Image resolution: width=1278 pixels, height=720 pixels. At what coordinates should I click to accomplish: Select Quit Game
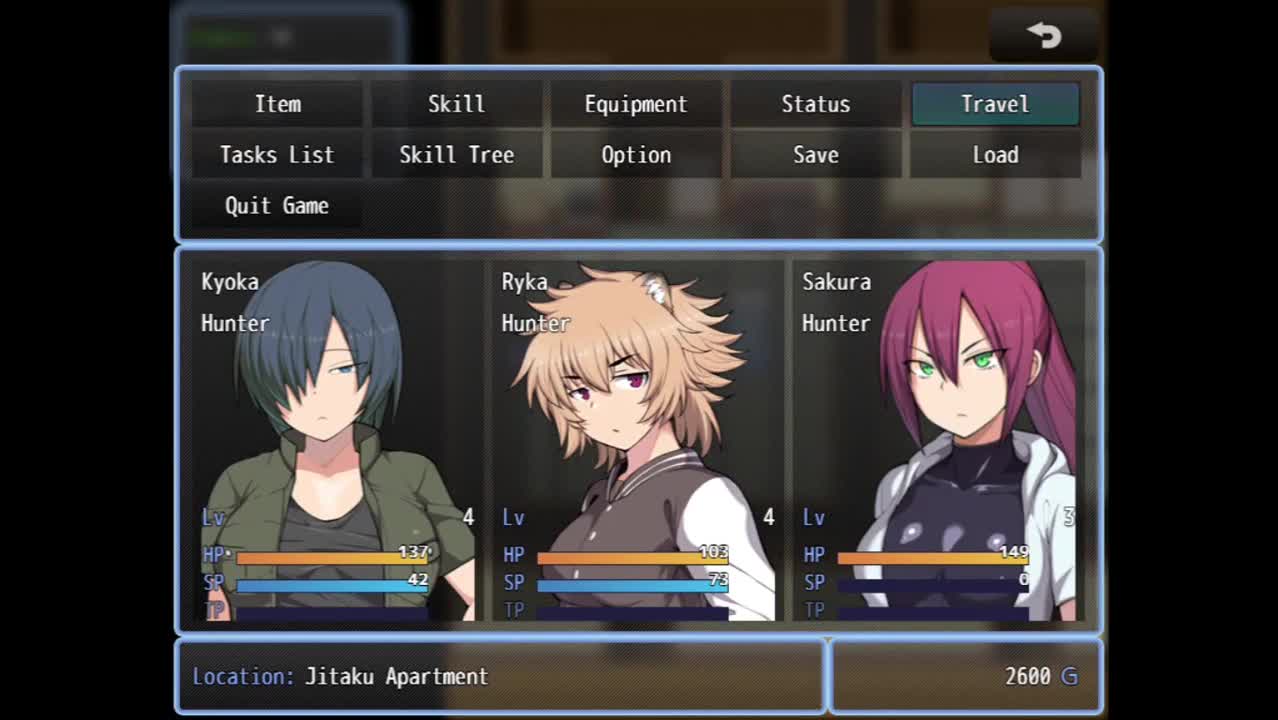(277, 206)
